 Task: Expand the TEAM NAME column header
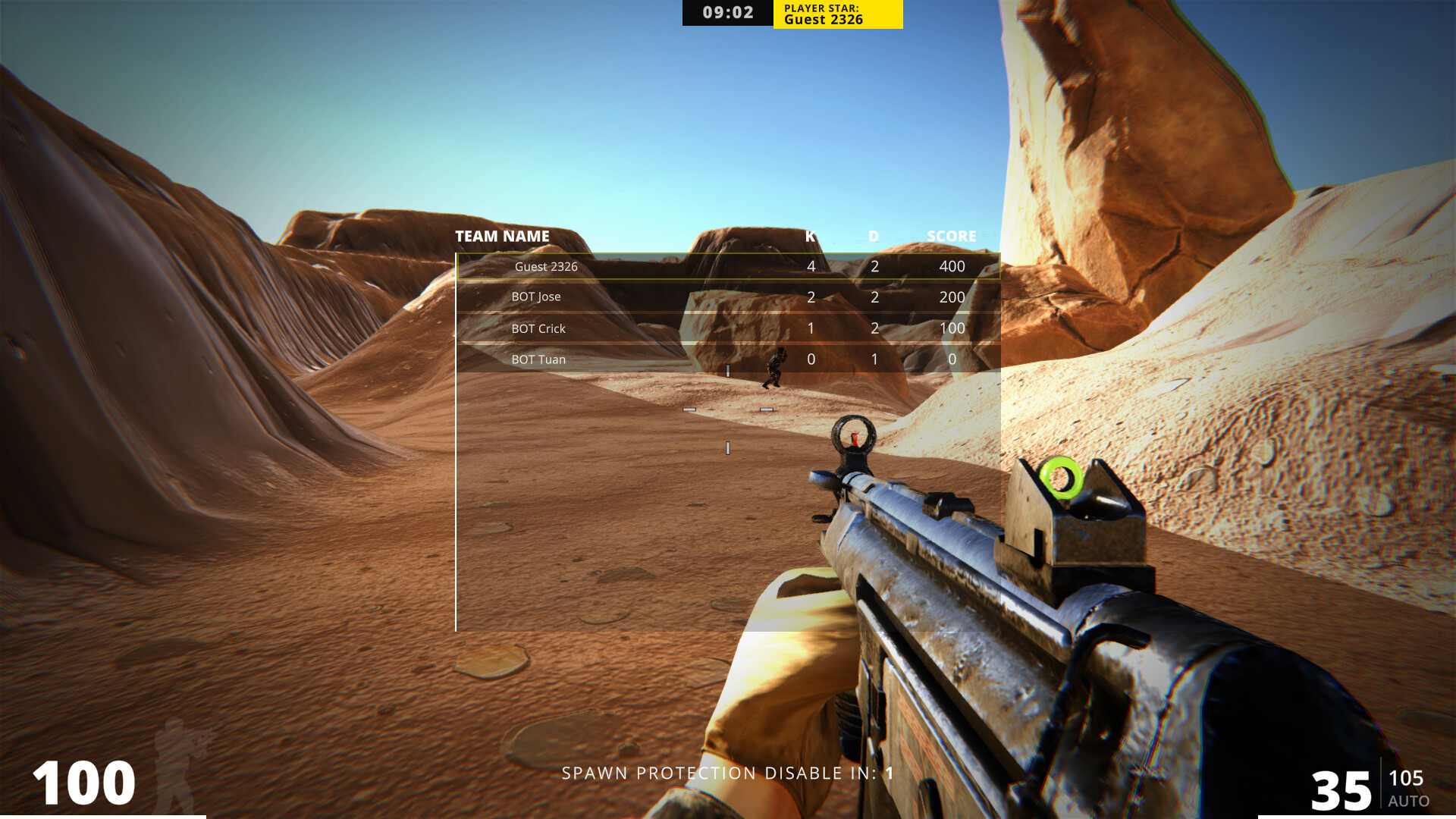click(502, 236)
